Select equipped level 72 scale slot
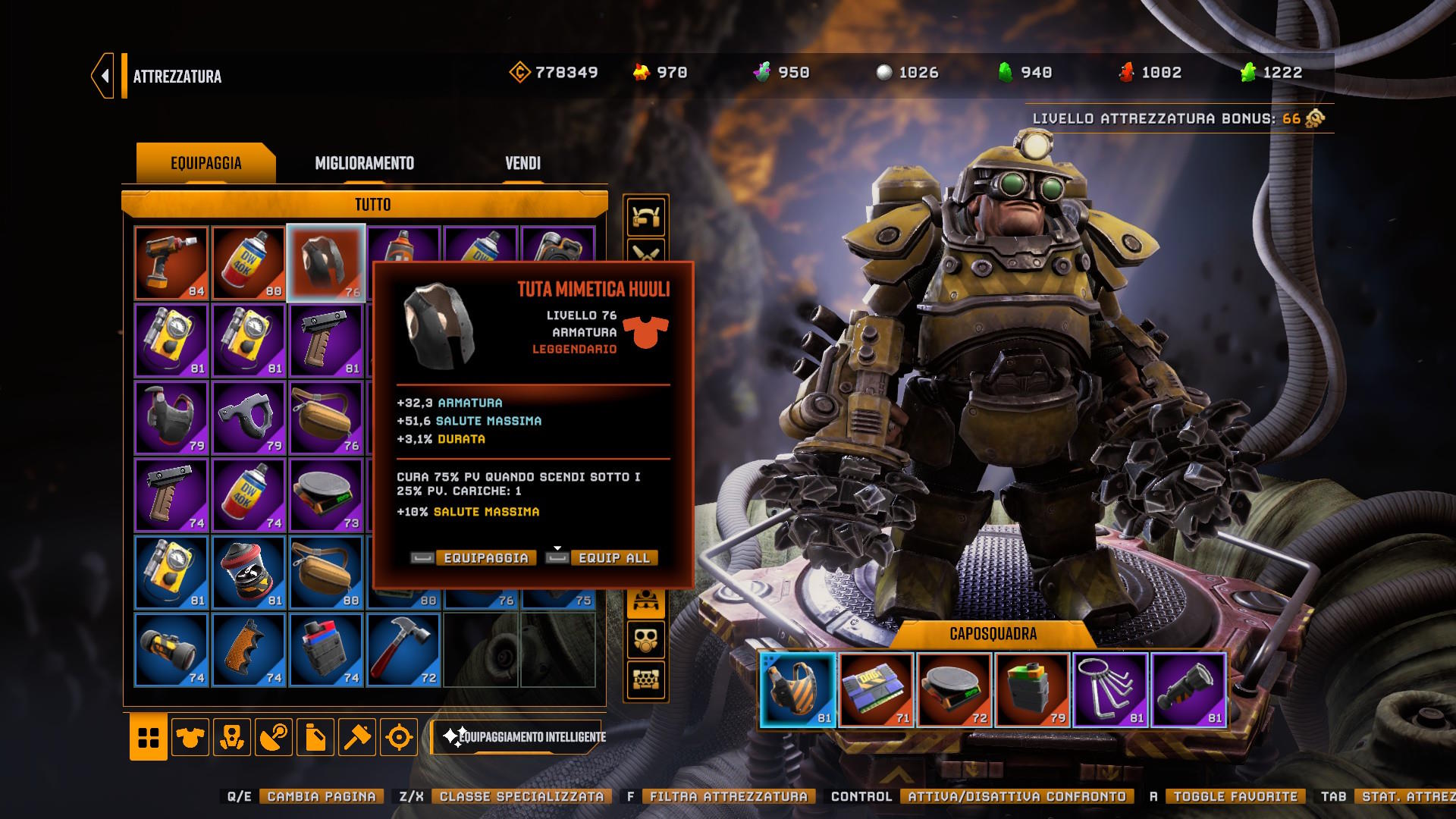 click(x=954, y=690)
